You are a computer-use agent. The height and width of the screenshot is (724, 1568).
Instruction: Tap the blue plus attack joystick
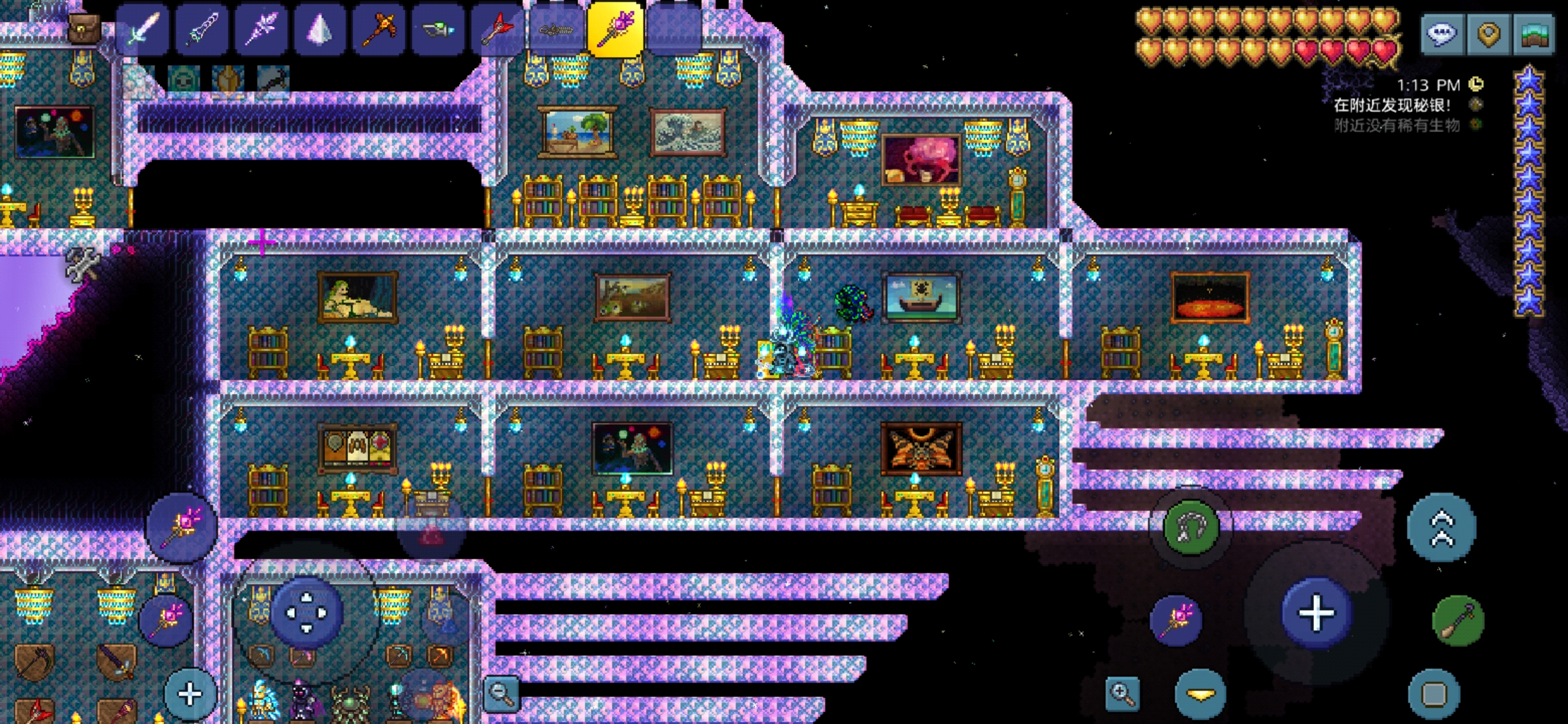coord(1316,613)
